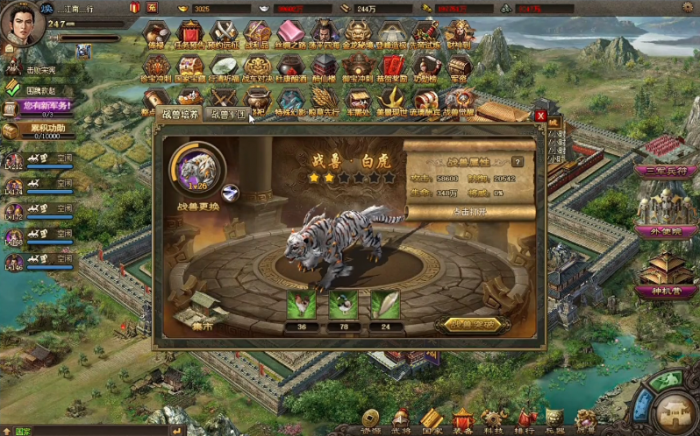Click the player avatar portrait
The height and width of the screenshot is (436, 700).
[22, 24]
